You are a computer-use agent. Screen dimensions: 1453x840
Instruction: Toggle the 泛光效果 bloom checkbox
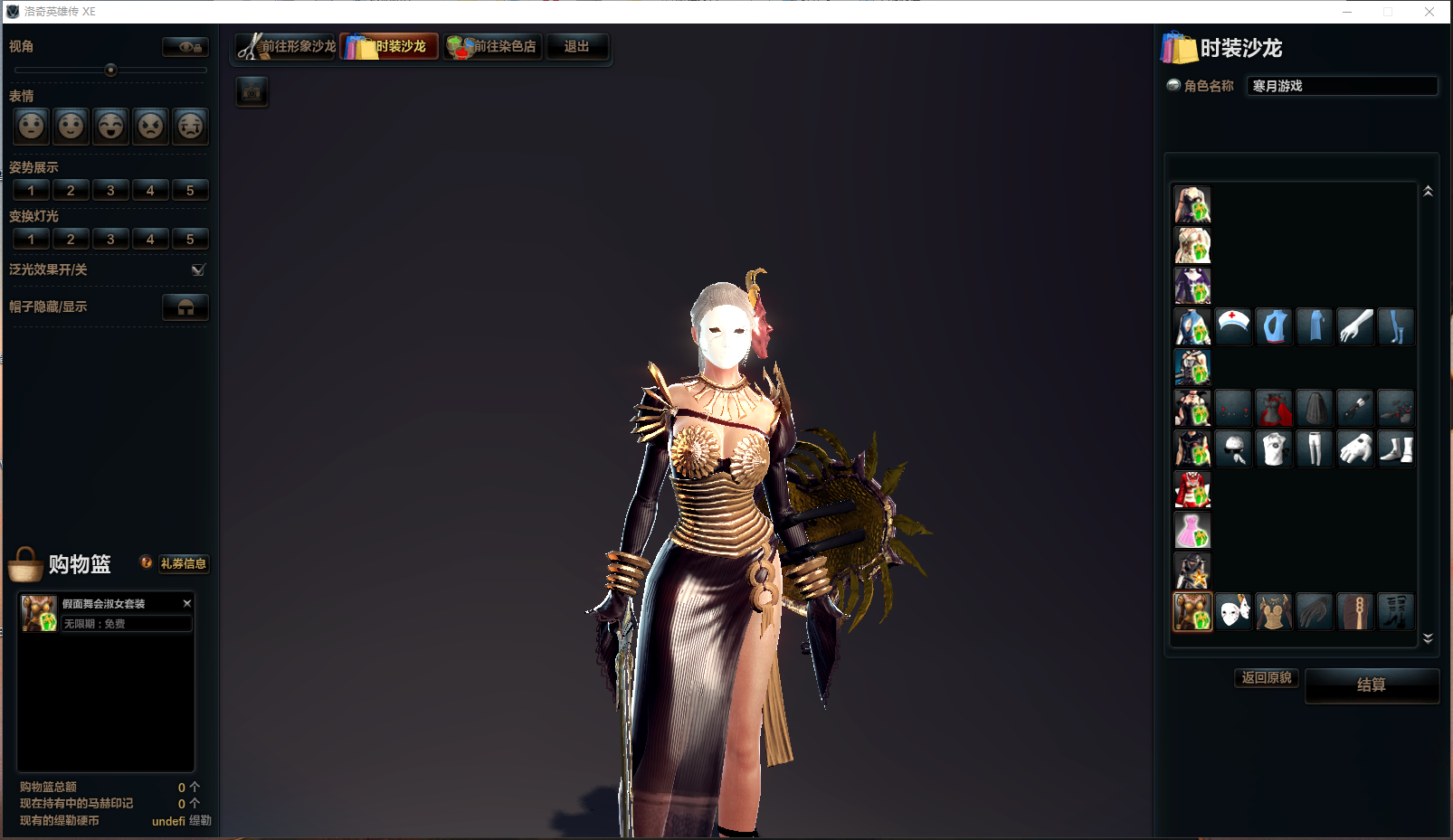[198, 270]
